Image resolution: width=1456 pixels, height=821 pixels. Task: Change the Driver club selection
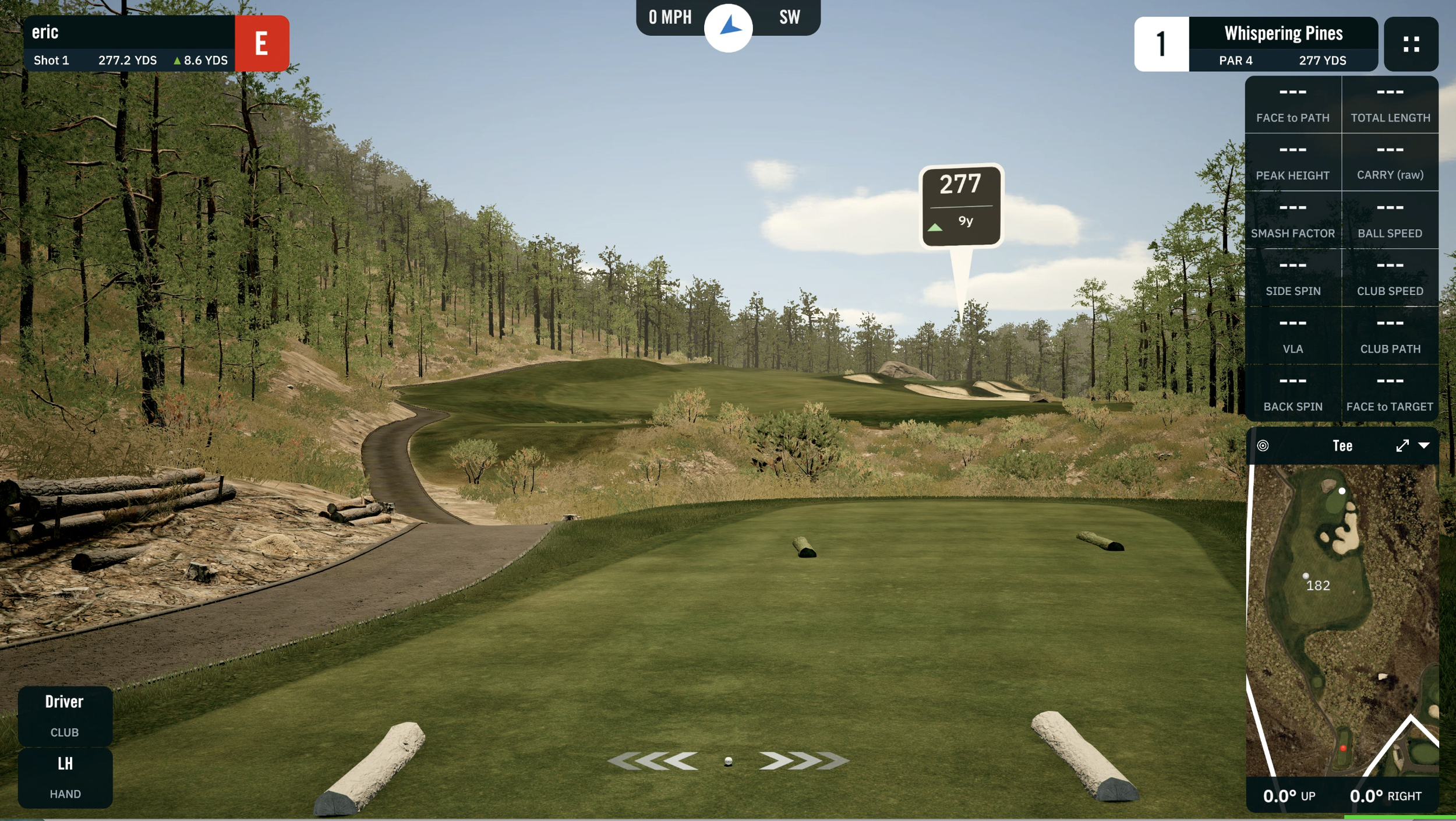point(65,715)
